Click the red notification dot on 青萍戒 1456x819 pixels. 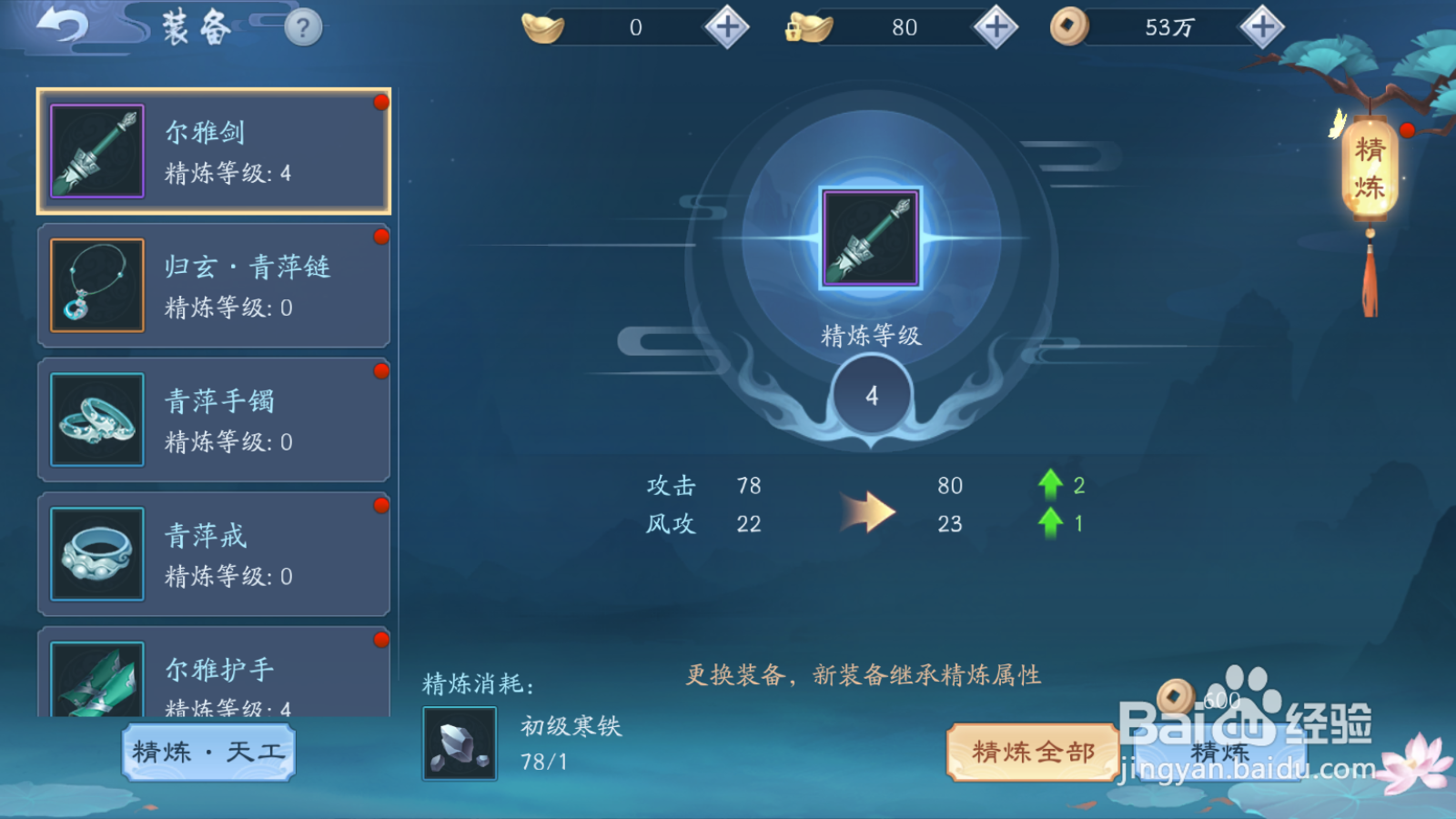[x=380, y=504]
